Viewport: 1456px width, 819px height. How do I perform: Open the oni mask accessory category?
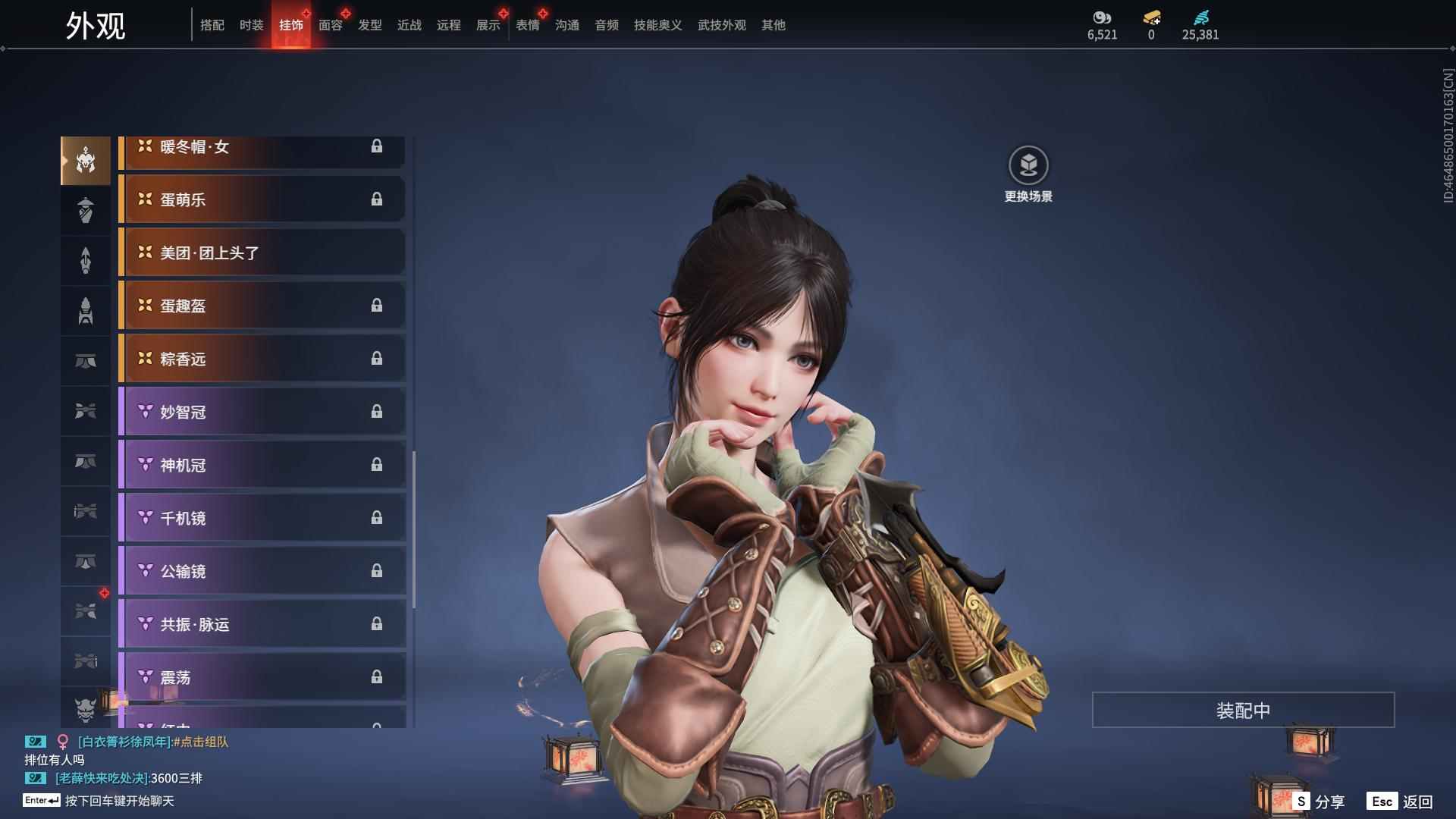[85, 708]
